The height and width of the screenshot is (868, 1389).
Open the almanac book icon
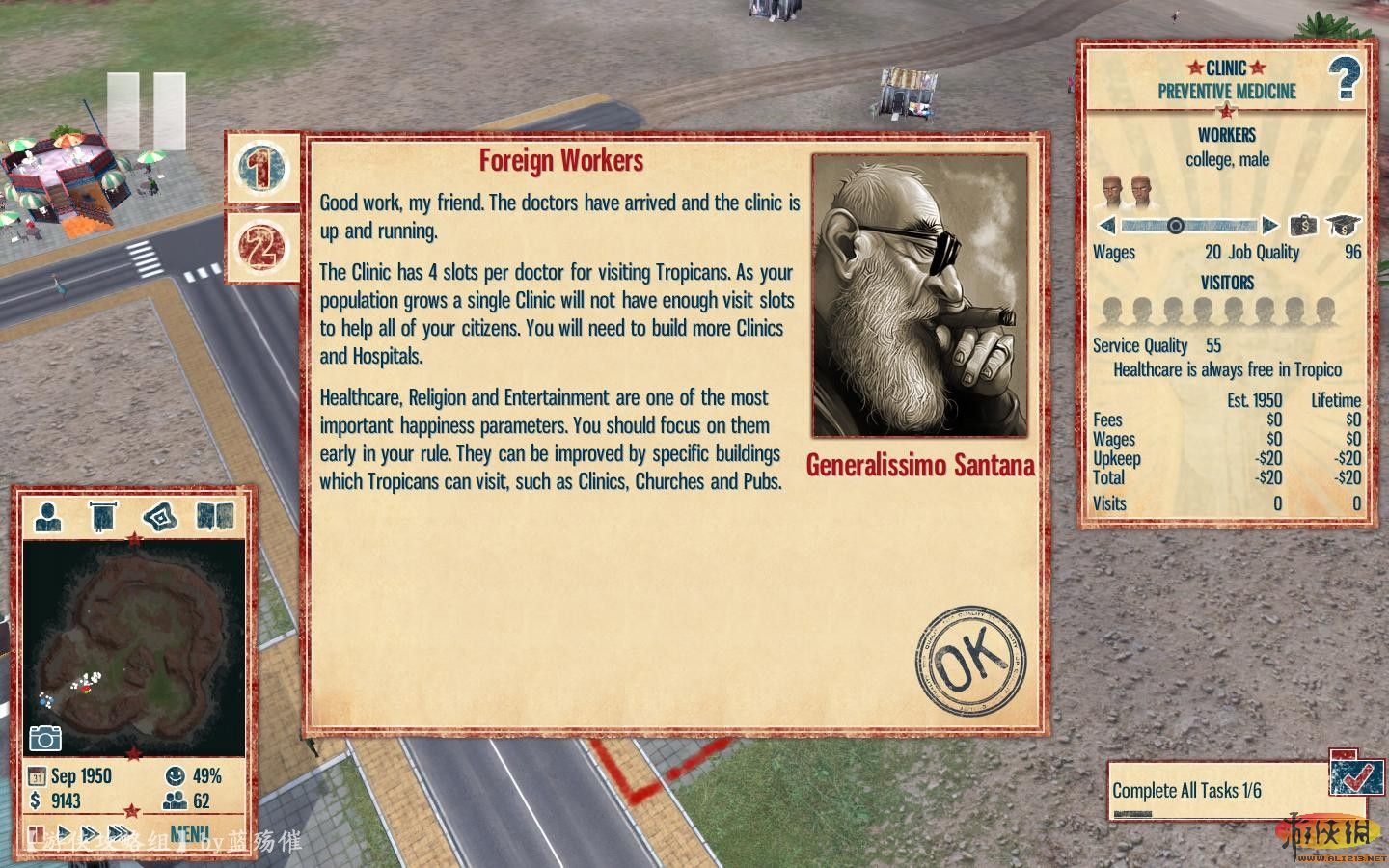(x=214, y=516)
